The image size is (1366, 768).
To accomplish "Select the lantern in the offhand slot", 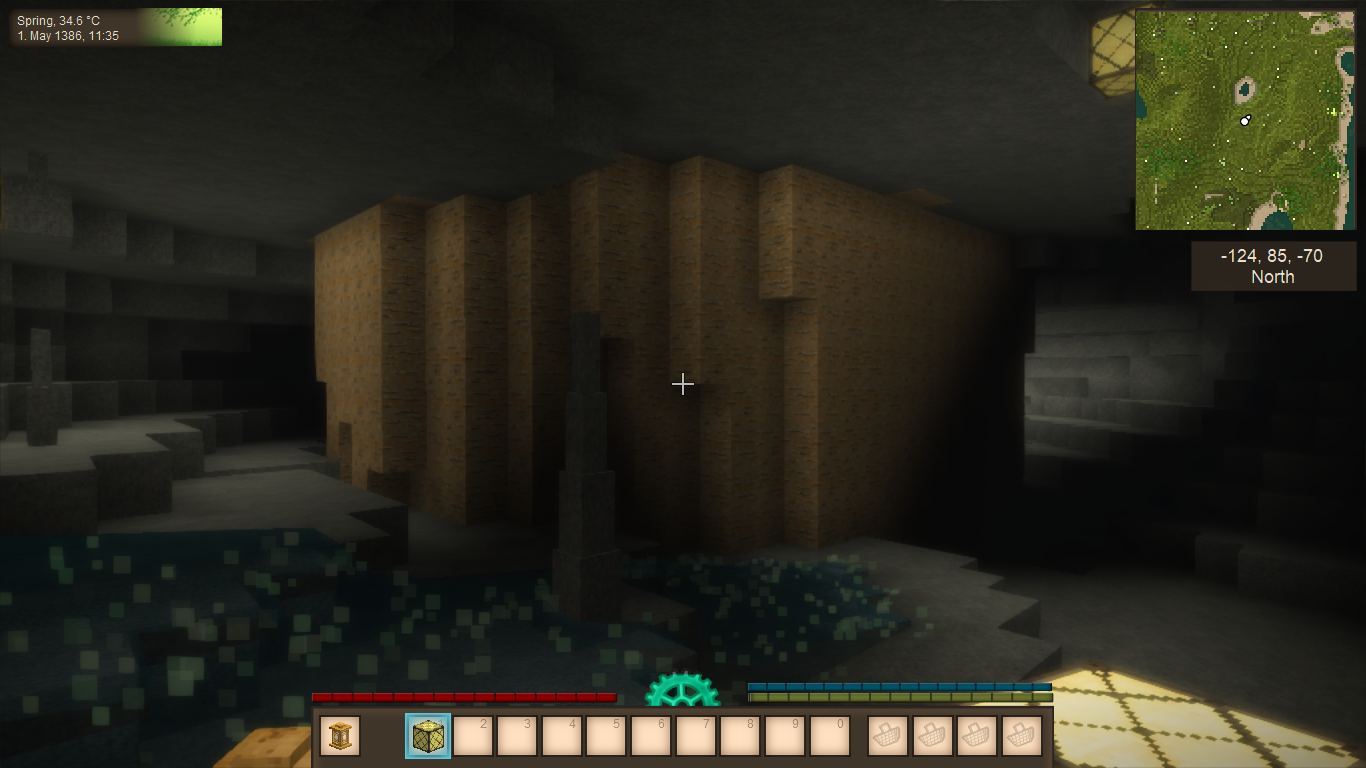I will coord(340,736).
